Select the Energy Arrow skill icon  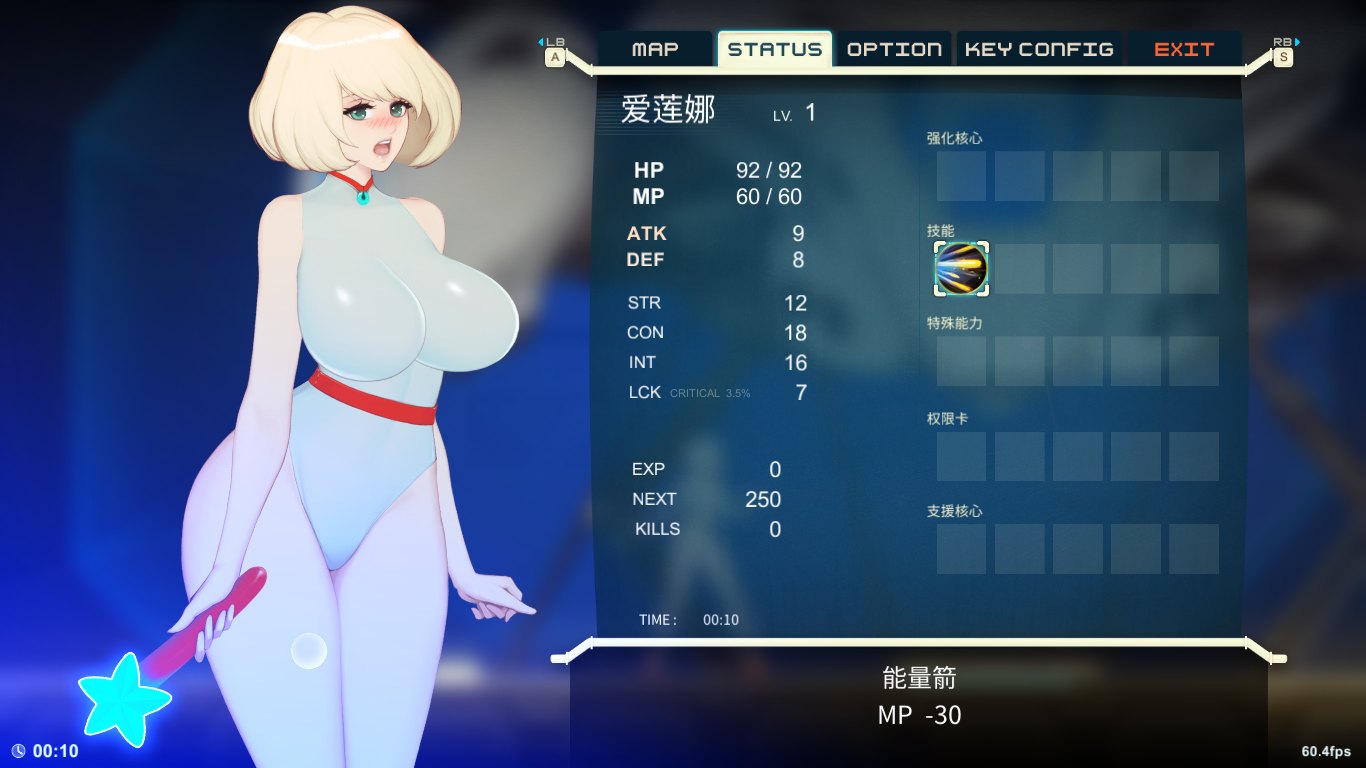[961, 269]
